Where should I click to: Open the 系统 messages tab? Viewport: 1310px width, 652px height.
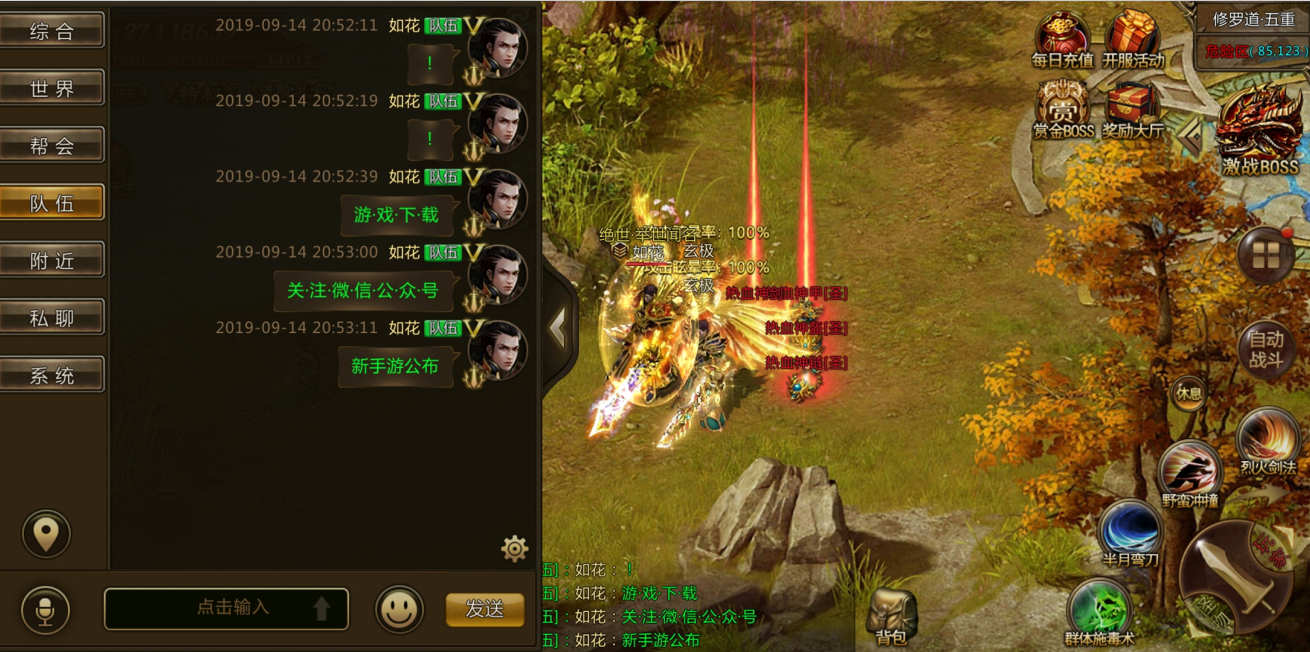(x=52, y=376)
